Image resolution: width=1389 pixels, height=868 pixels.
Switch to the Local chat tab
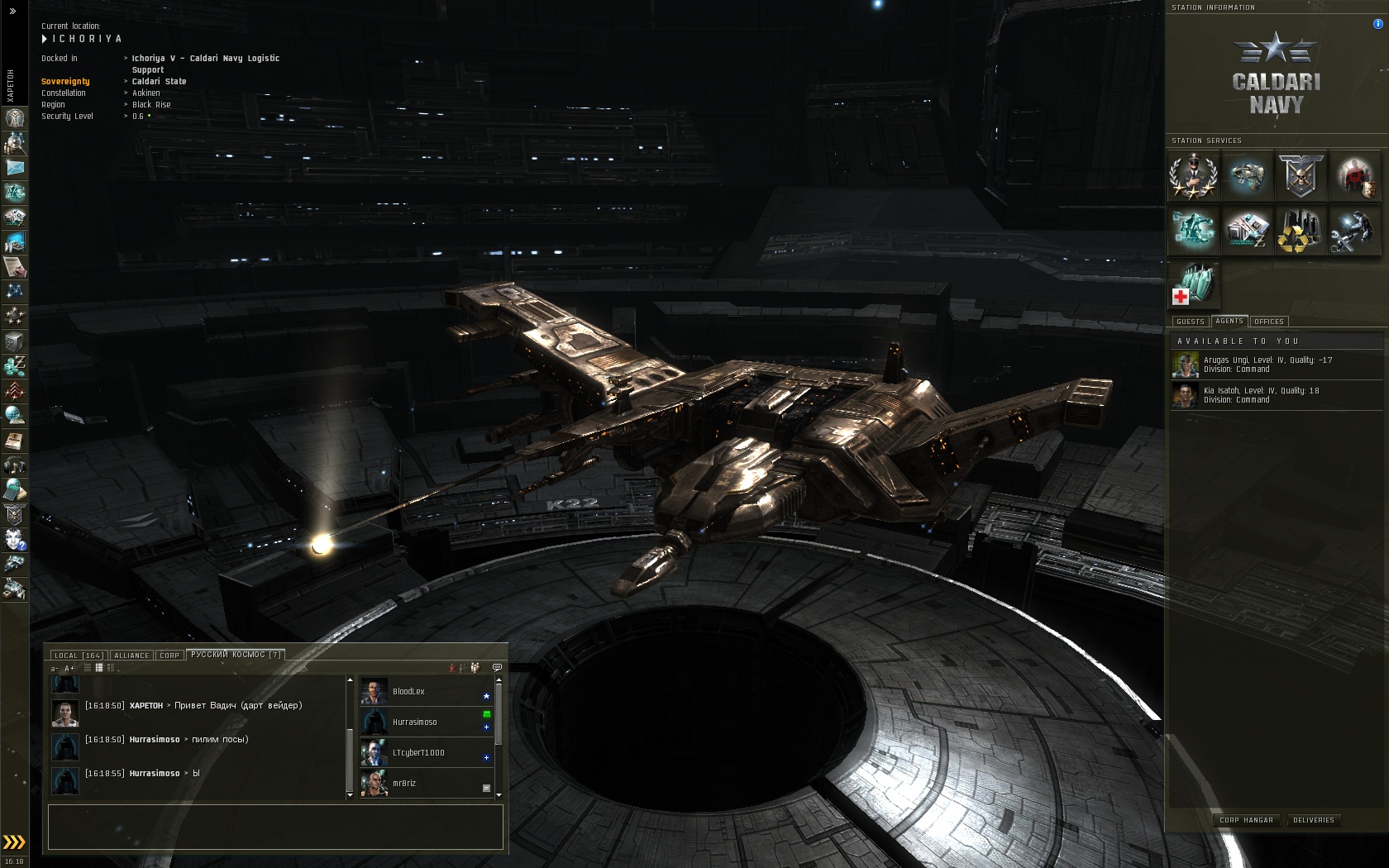pos(78,656)
